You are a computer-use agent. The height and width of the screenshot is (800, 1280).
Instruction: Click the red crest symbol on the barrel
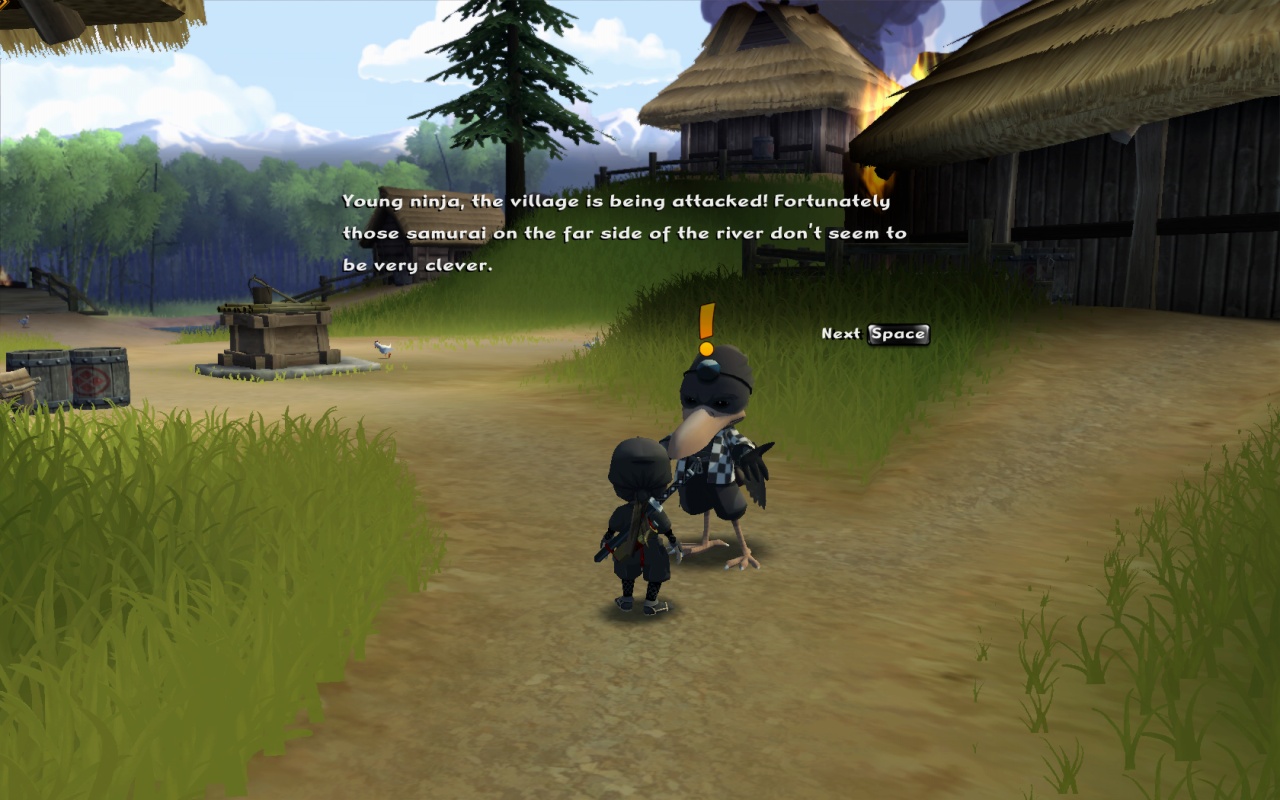coord(89,382)
